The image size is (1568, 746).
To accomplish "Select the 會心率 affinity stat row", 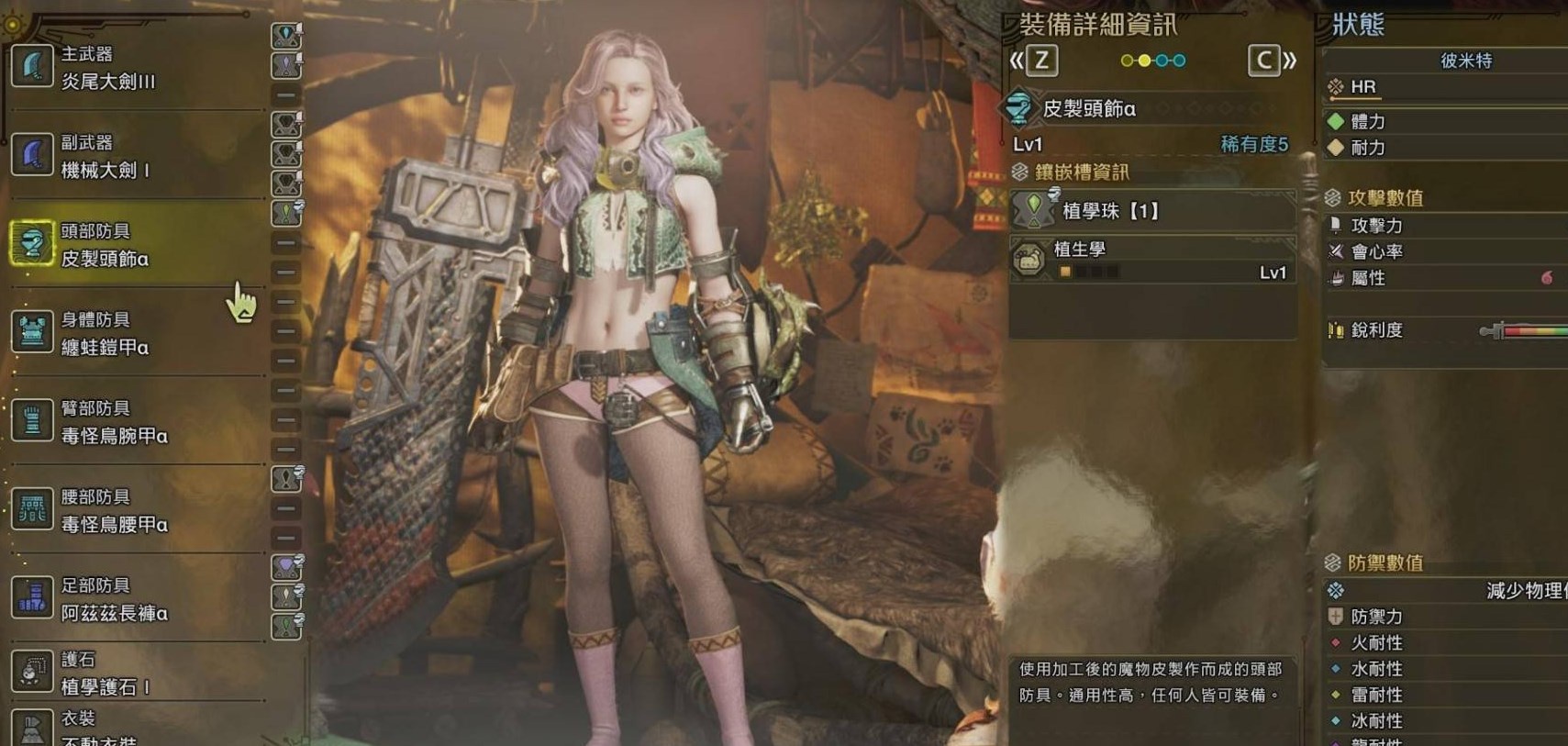I will coord(1444,251).
